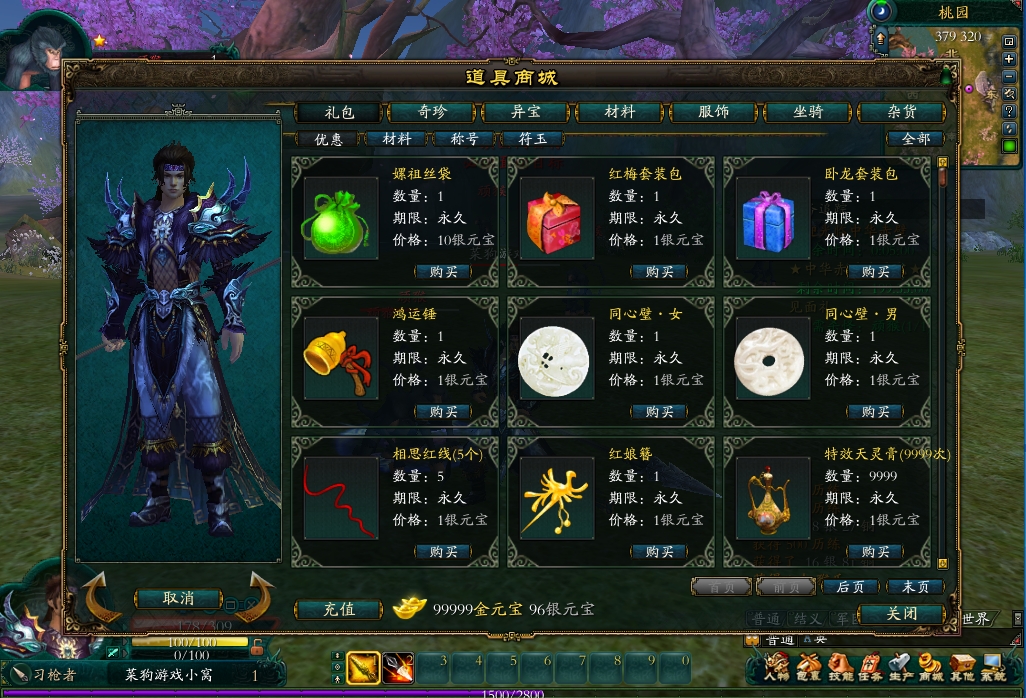Buy the blue 卧龙套装包 gift box
This screenshot has height=698, width=1026.
point(875,272)
